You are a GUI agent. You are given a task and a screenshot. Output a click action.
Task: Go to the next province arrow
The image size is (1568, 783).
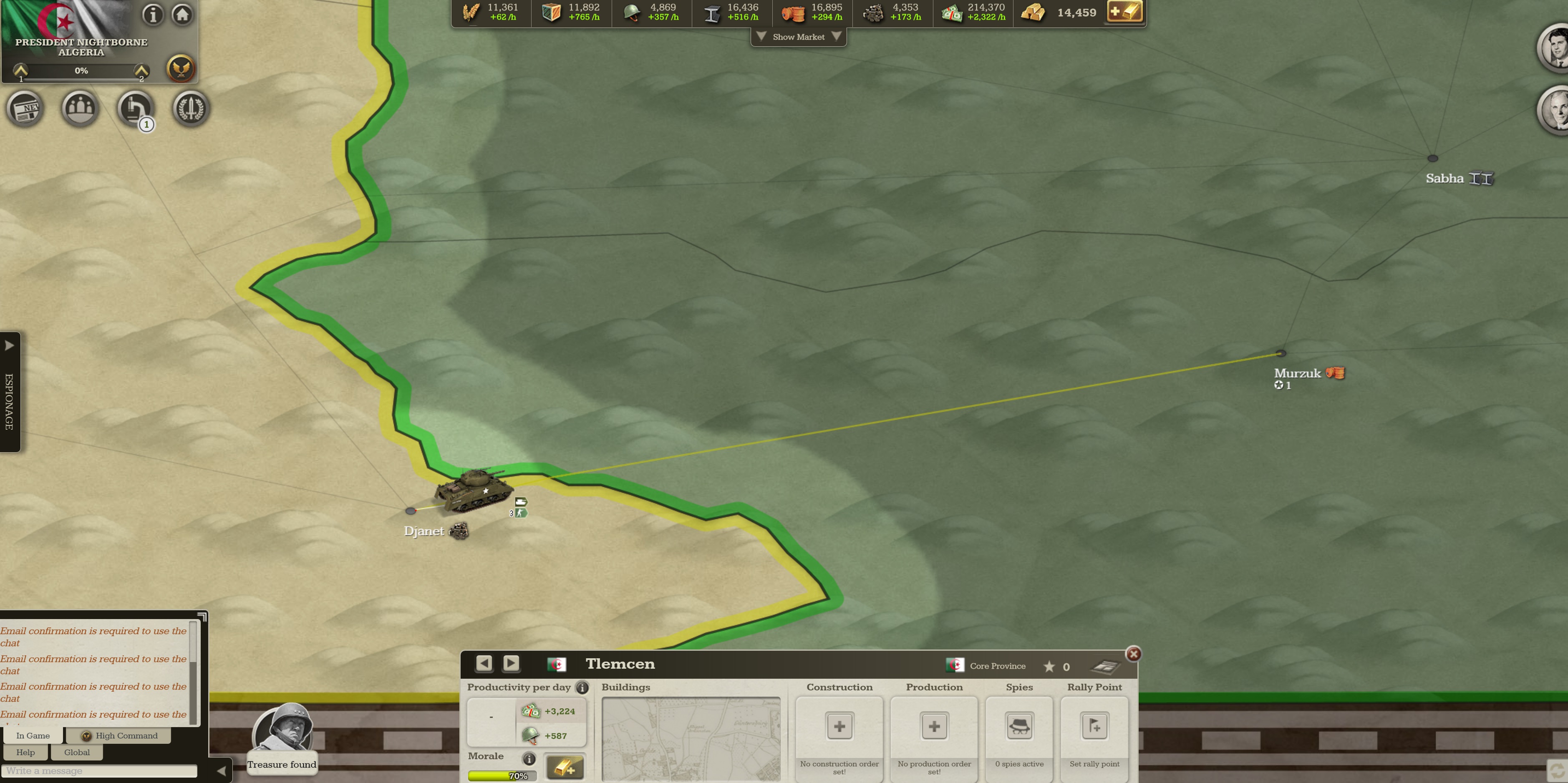(x=511, y=663)
